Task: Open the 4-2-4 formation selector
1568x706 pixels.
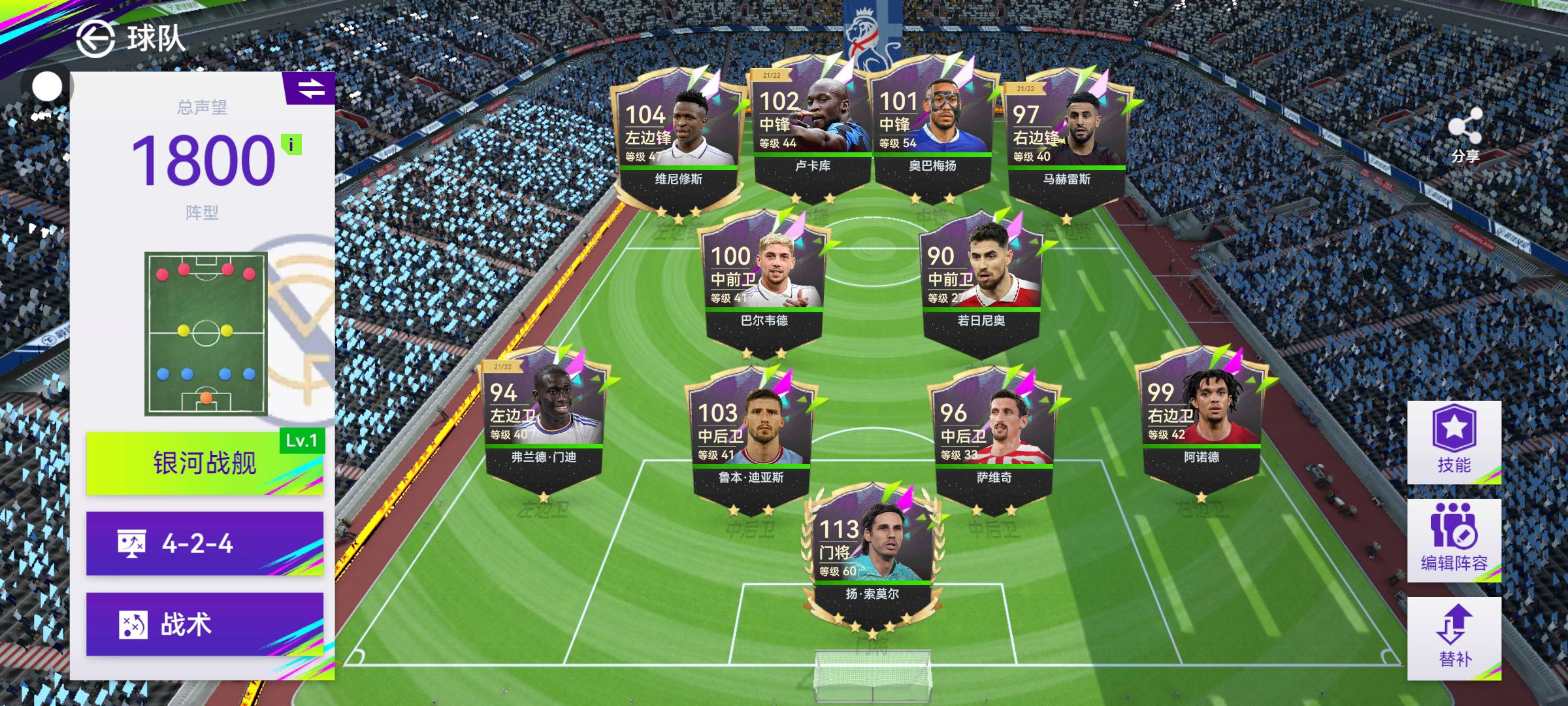Action: 204,543
